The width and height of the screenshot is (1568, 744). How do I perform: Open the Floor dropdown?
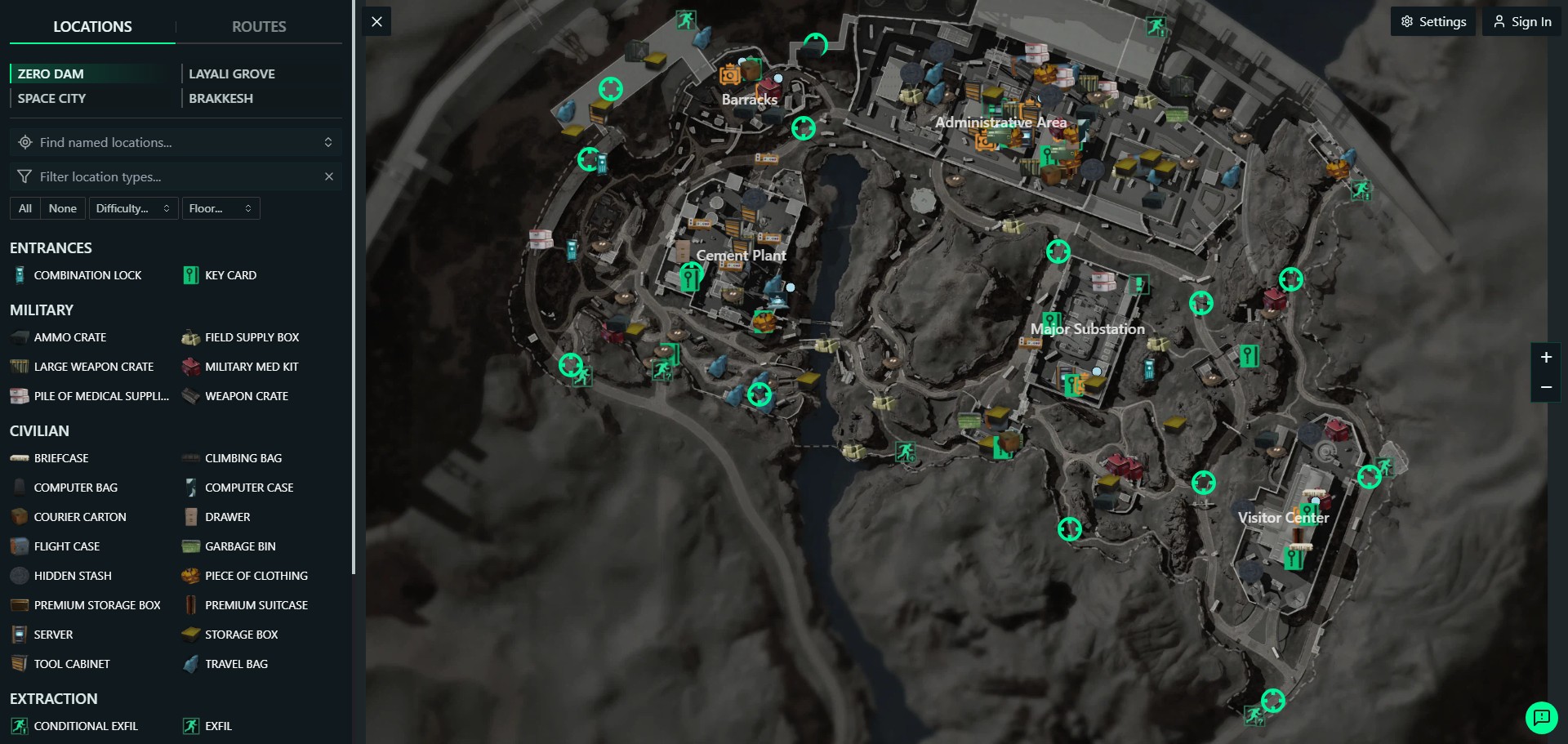[x=220, y=208]
